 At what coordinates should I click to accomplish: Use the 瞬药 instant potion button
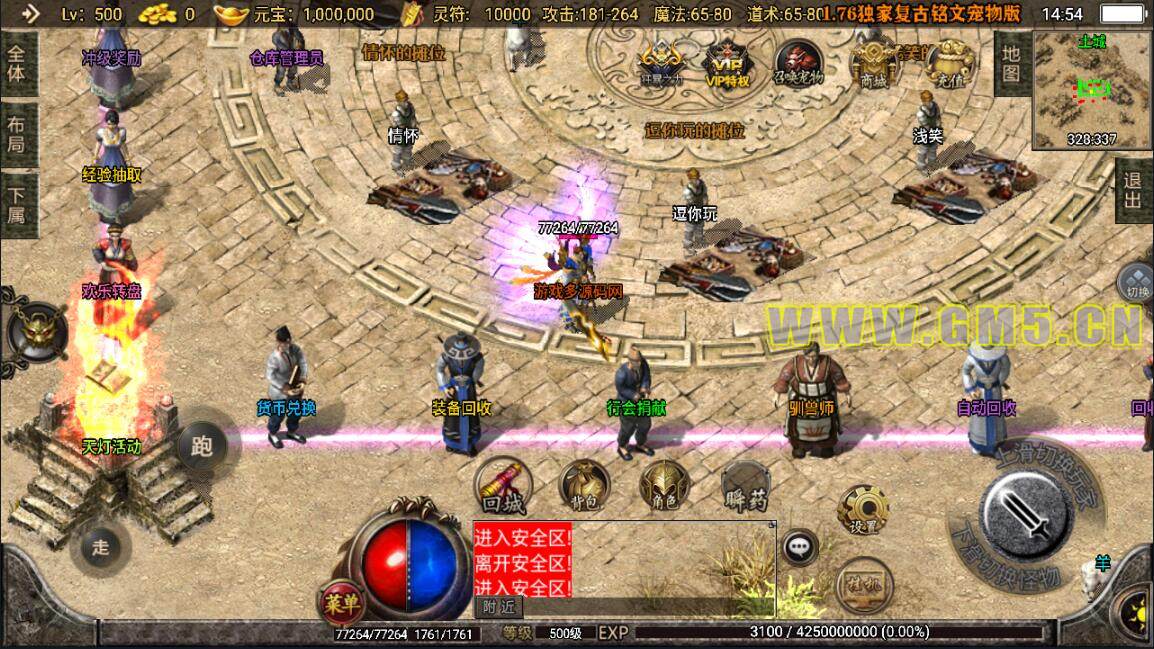(745, 487)
